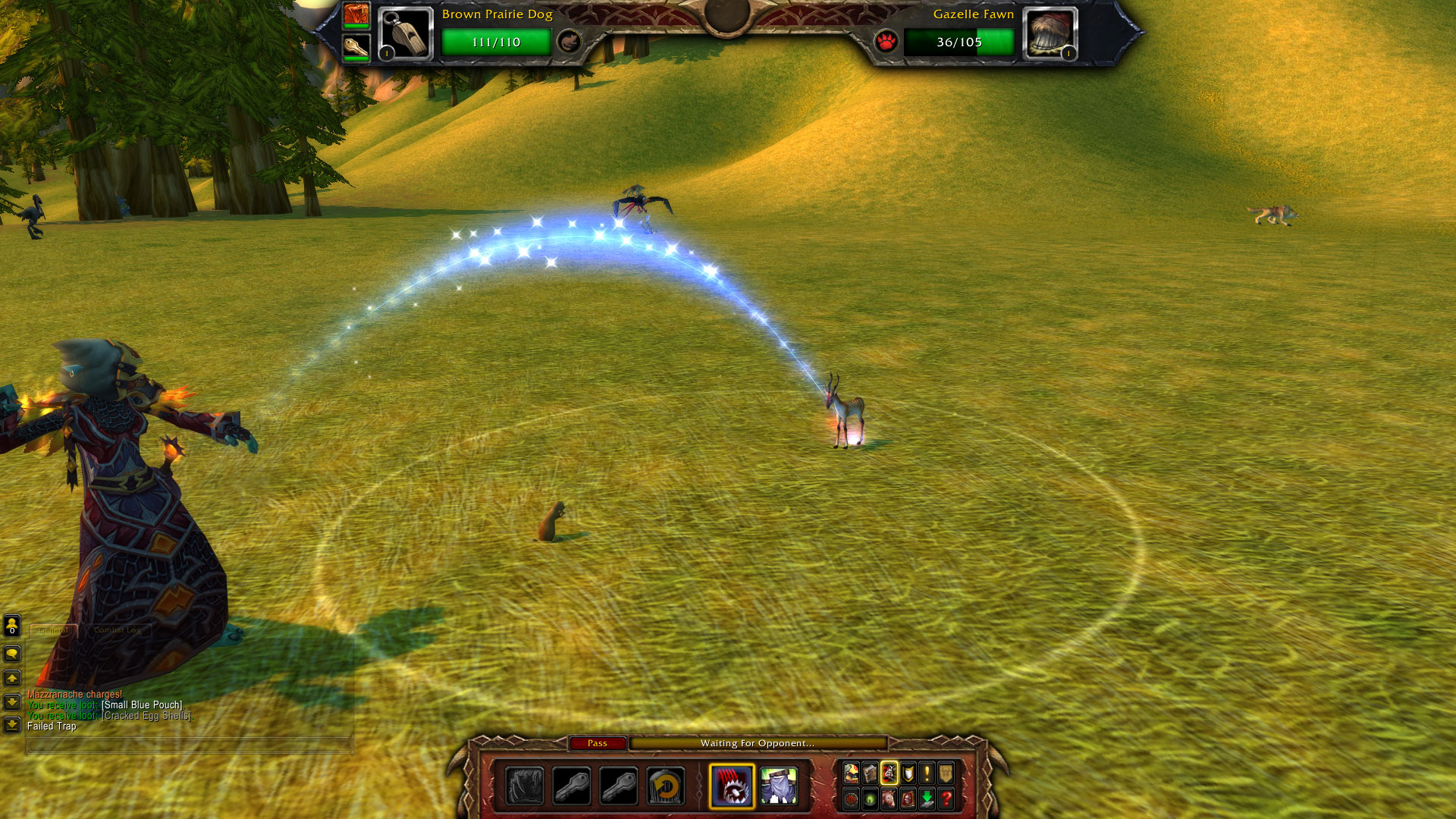The height and width of the screenshot is (819, 1456).
Task: Select the forfeit ability with masked figure
Action: [779, 786]
